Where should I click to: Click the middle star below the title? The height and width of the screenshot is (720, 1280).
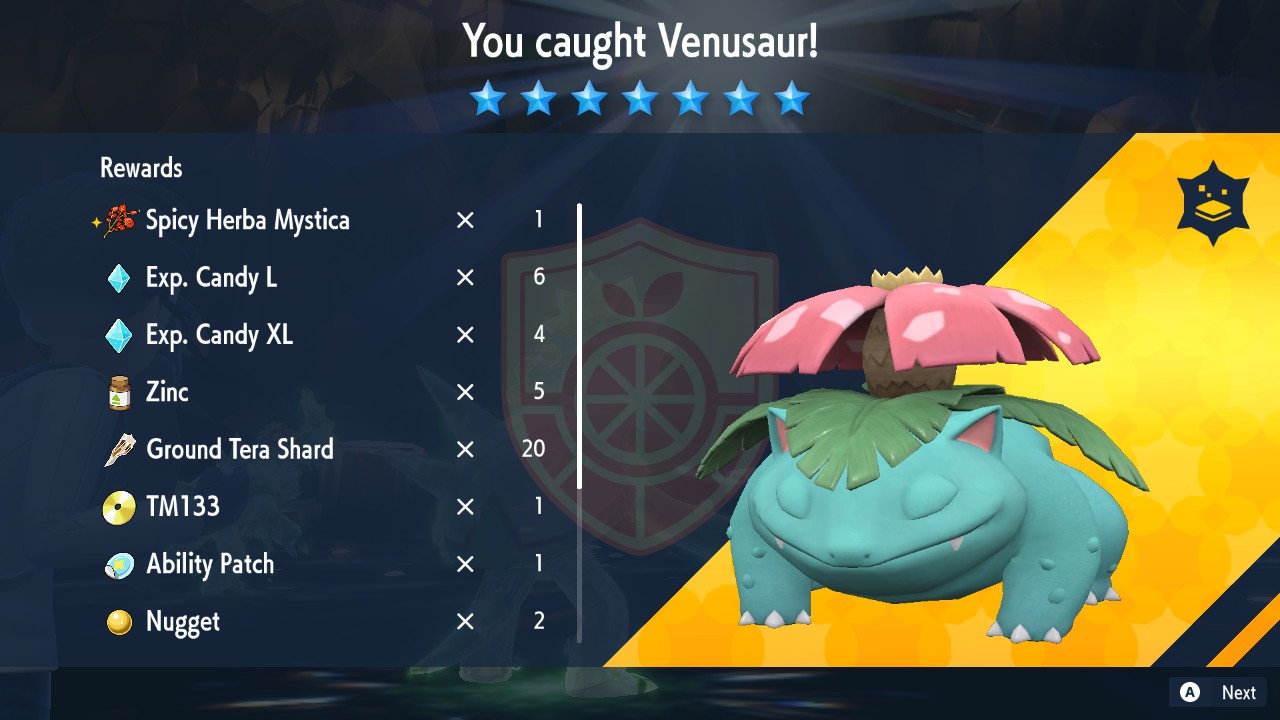(x=640, y=98)
